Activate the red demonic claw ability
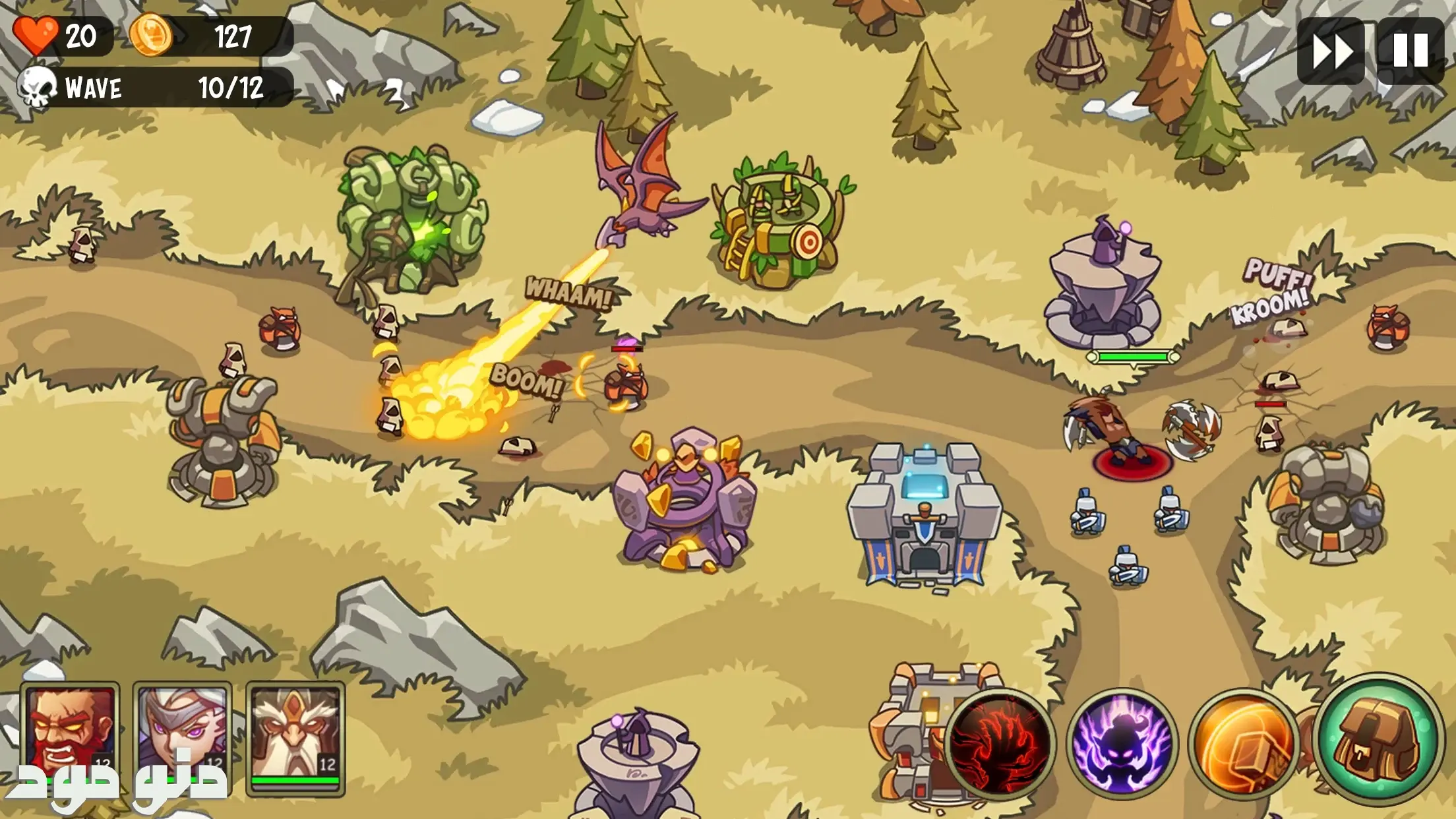Screen dimensions: 1456x819 [1000, 744]
